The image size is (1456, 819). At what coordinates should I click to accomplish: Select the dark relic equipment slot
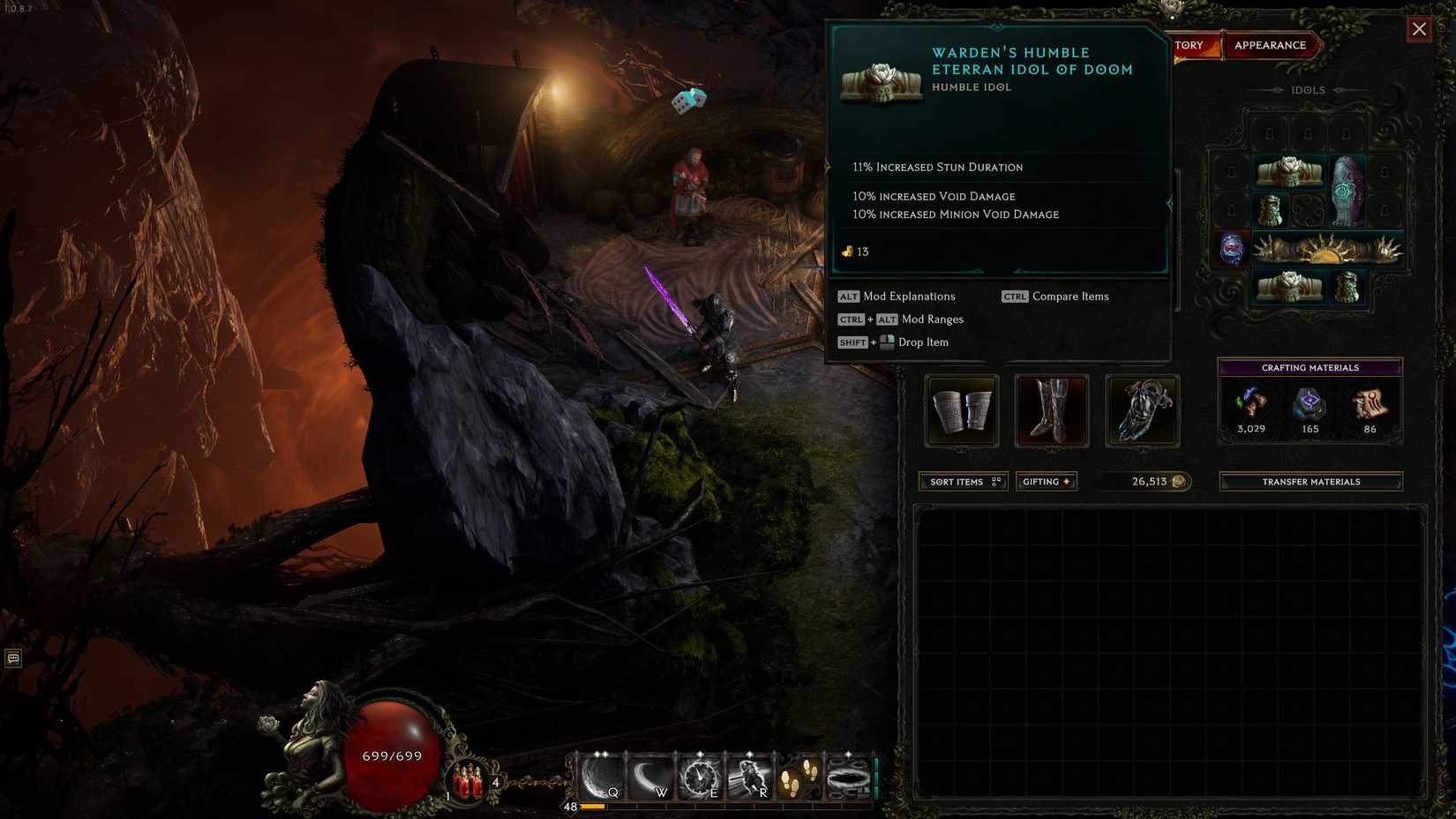tap(1142, 411)
